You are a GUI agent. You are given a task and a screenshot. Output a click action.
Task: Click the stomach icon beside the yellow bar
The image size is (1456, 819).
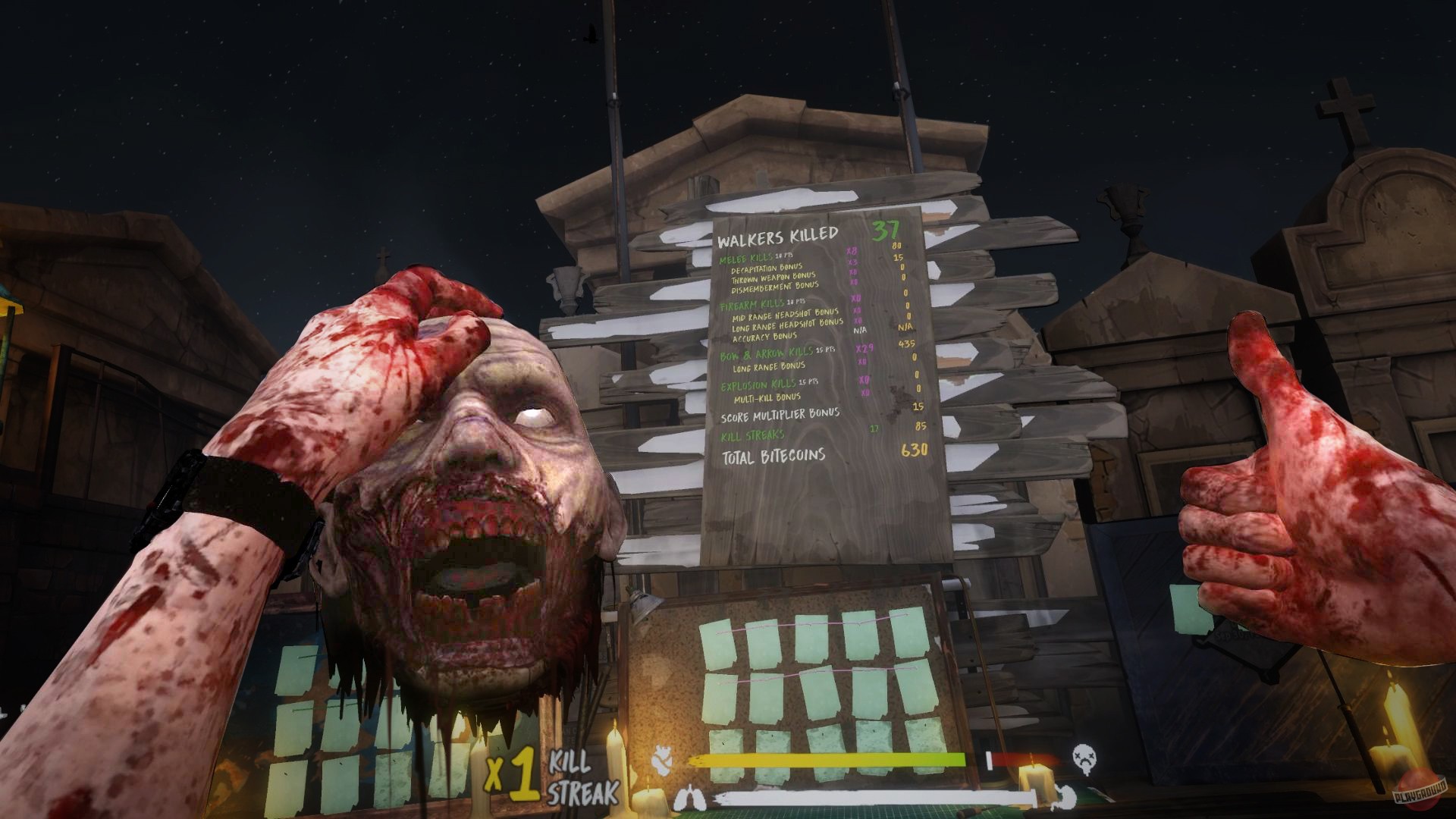pyautogui.click(x=664, y=758)
